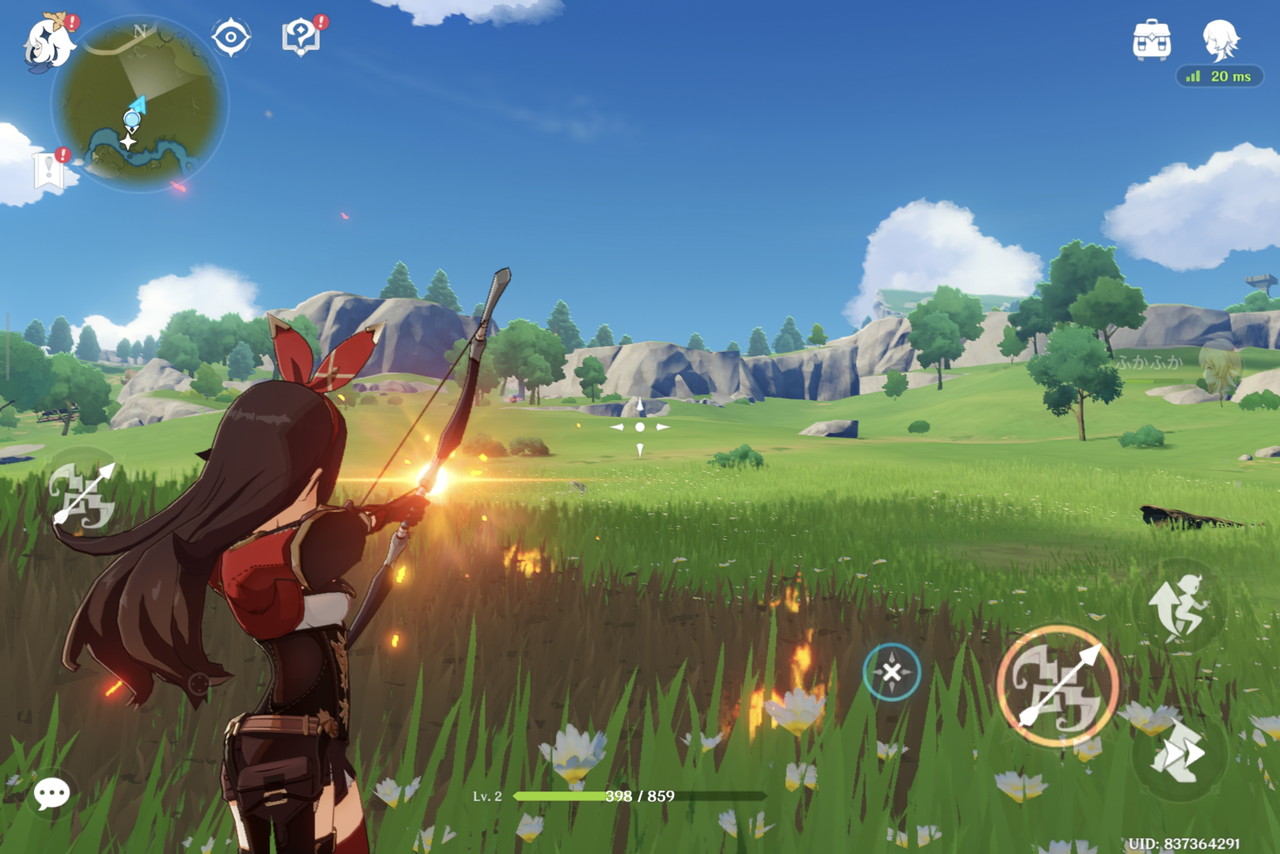Tap the jump button
Screen dimensions: 1280x854
click(x=1179, y=607)
